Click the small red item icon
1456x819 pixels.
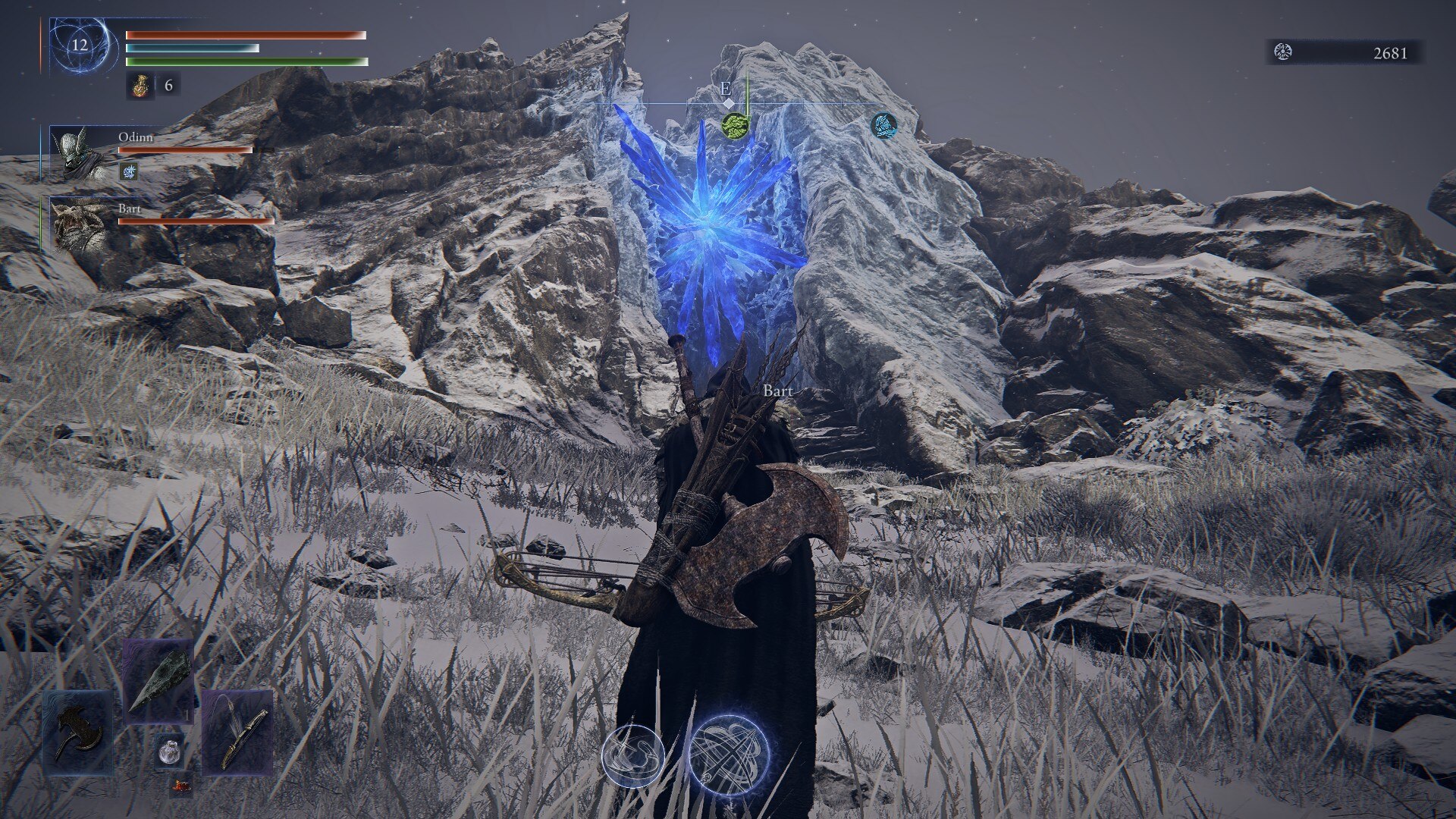pyautogui.click(x=180, y=786)
